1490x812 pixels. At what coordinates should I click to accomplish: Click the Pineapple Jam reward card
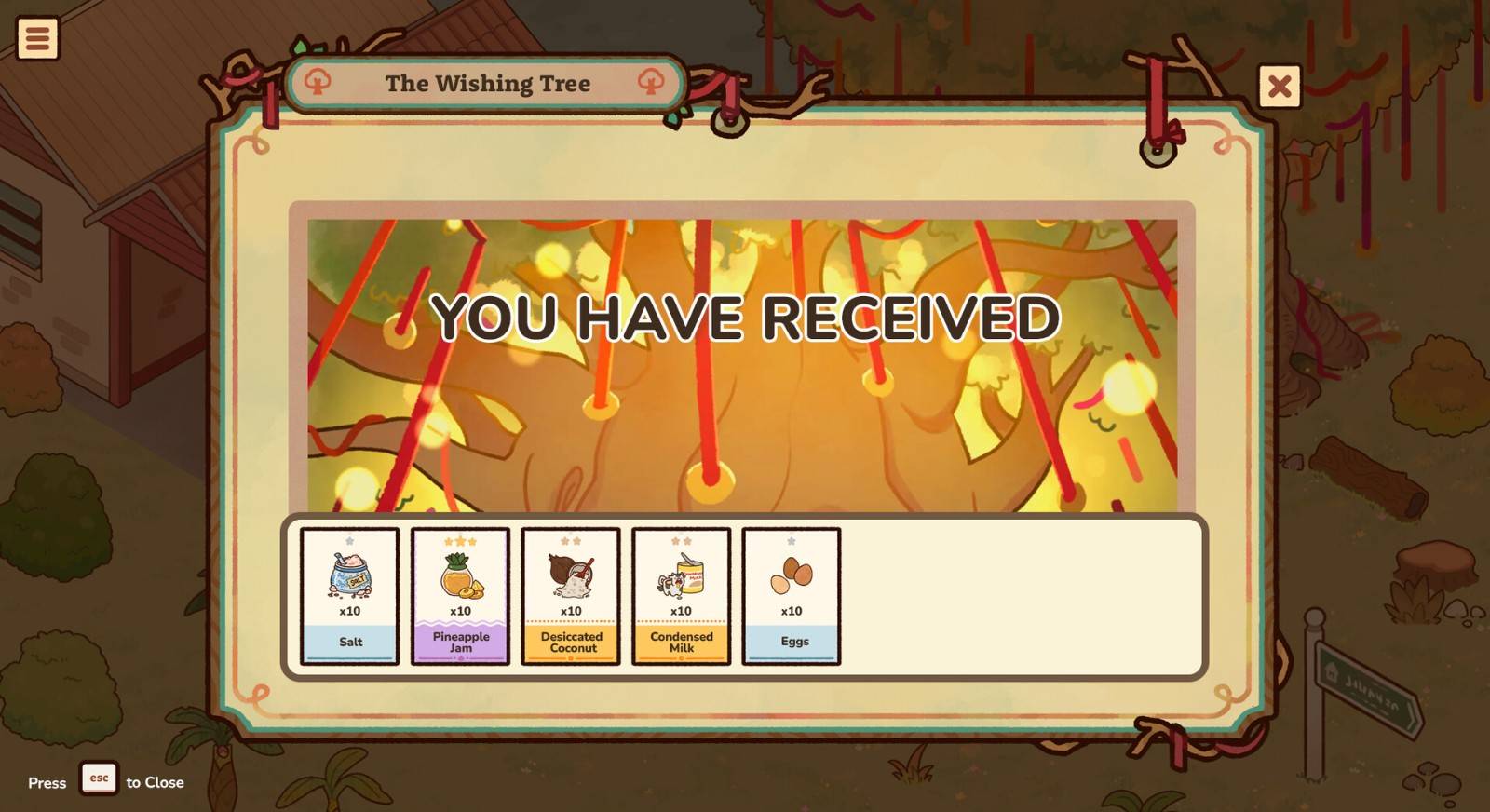pyautogui.click(x=460, y=596)
